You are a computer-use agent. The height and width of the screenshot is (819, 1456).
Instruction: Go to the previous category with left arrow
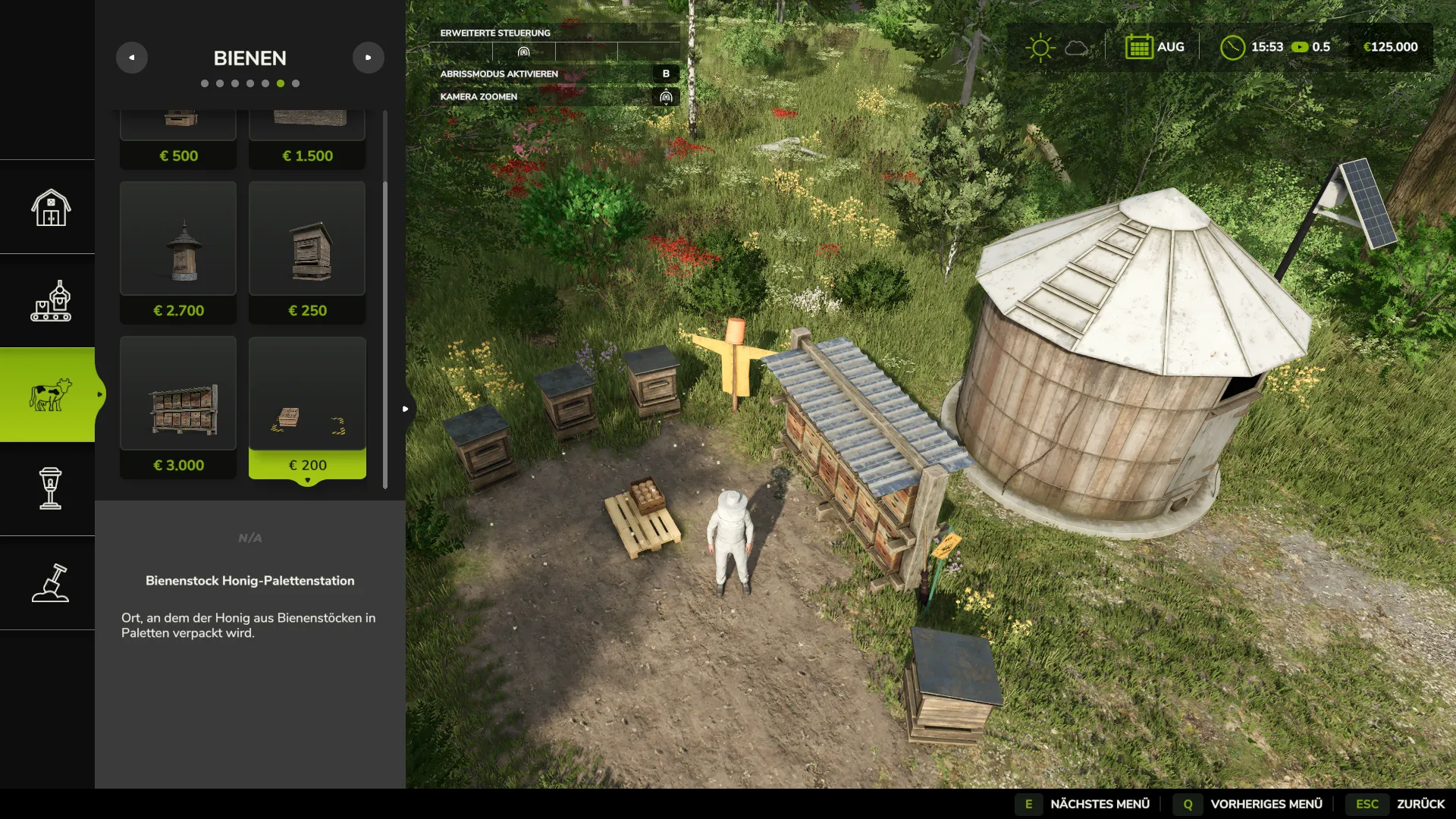132,58
